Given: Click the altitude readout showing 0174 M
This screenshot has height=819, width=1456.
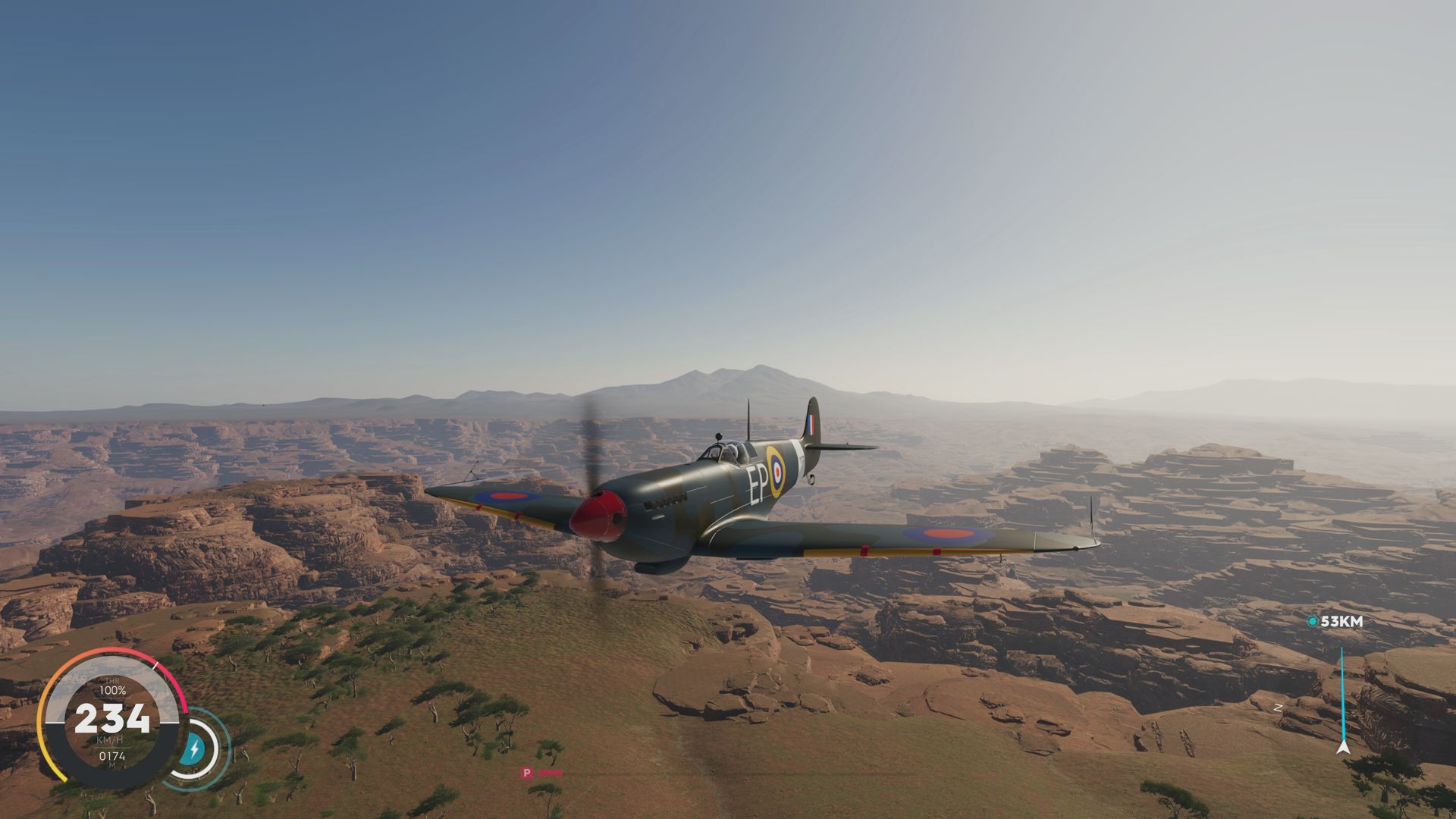Looking at the screenshot, I should click(112, 758).
